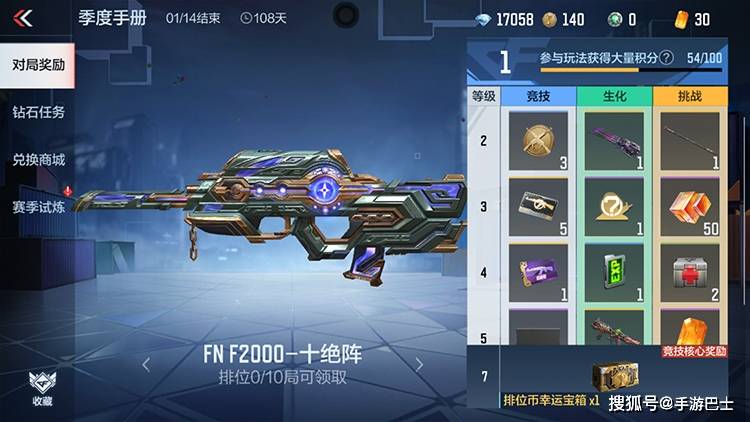
Task: Select the 赛季试炼 tab
Action: tap(38, 206)
